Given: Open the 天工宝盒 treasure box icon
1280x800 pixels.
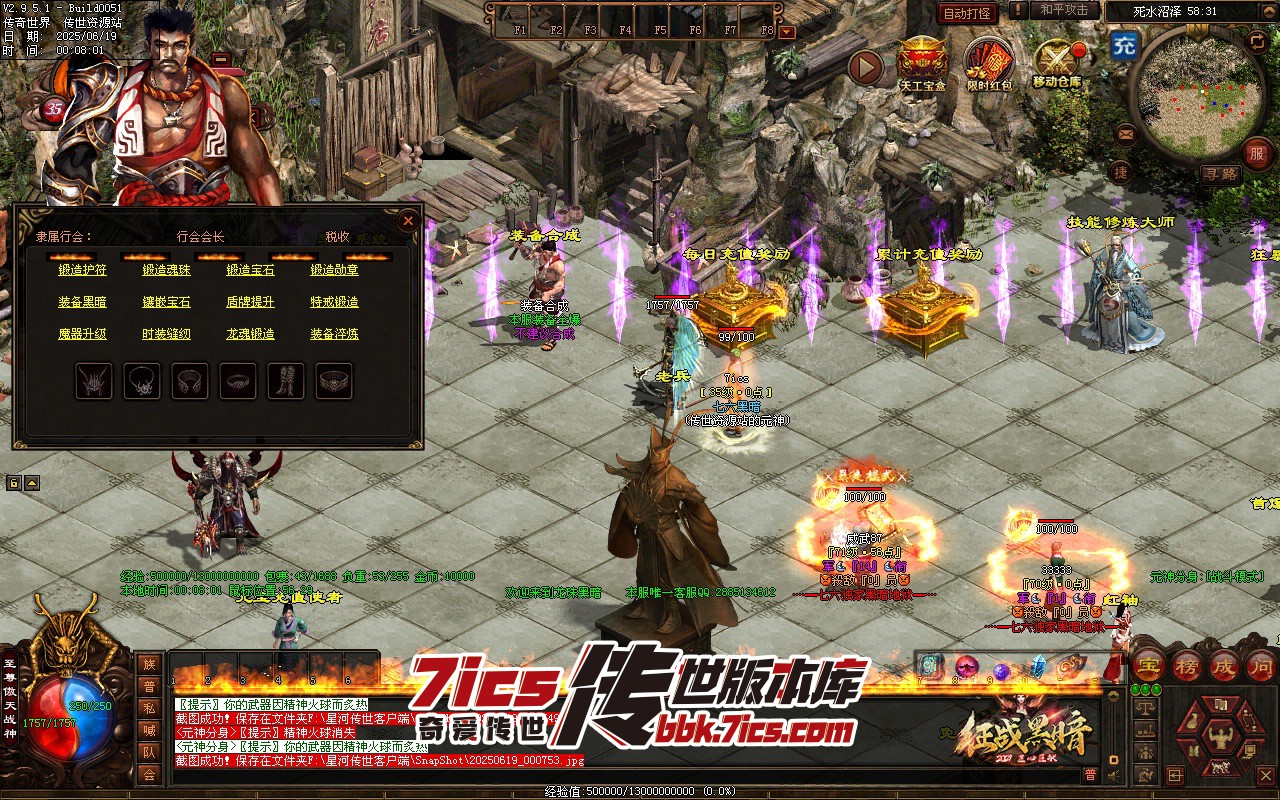Looking at the screenshot, I should (x=922, y=62).
